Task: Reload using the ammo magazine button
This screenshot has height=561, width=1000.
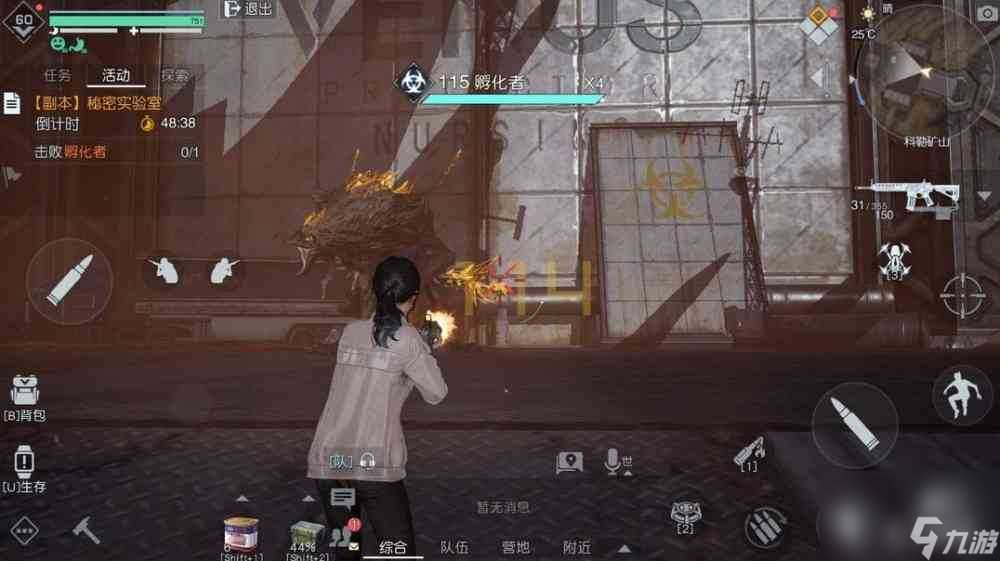Action: pyautogui.click(x=766, y=526)
